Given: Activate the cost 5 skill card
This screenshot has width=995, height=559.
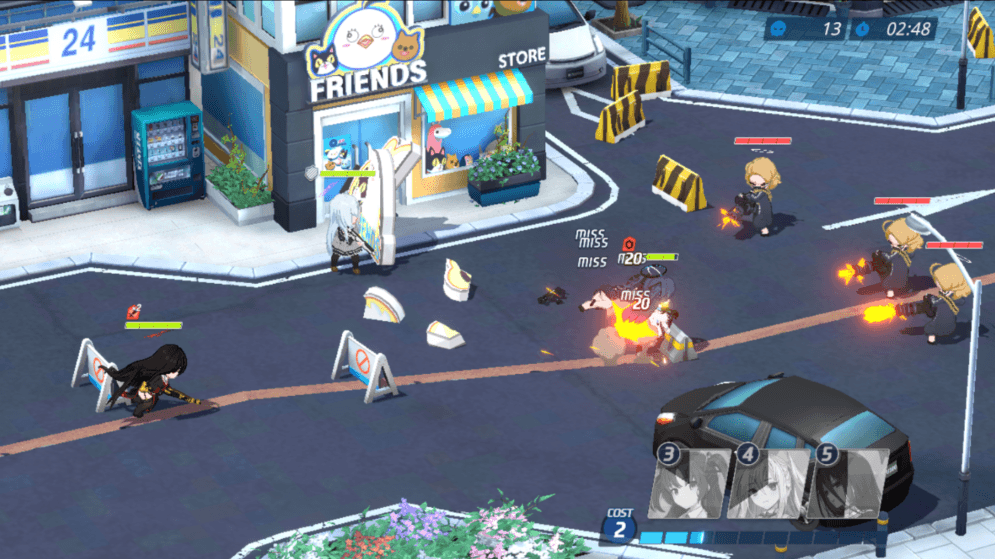Looking at the screenshot, I should pos(848,482).
